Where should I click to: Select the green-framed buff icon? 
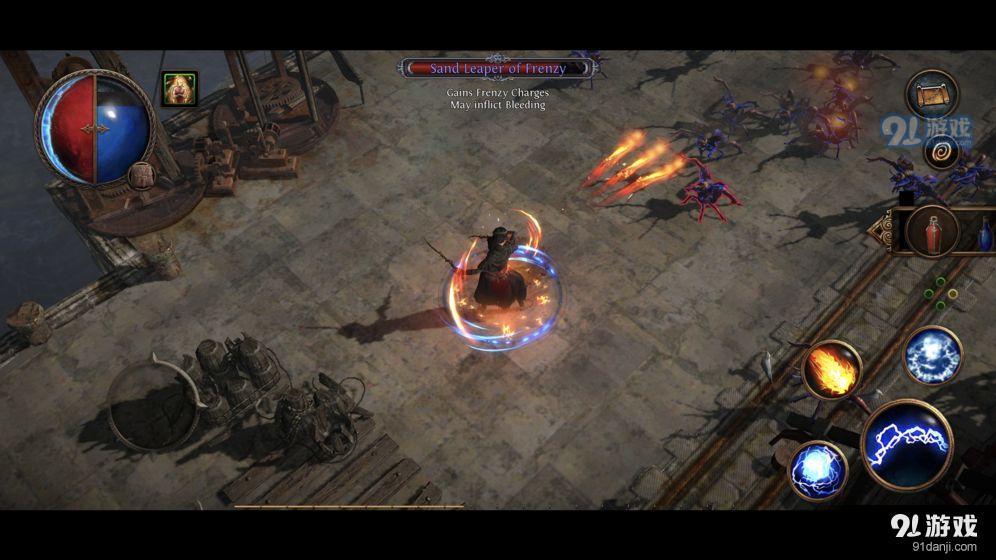(180, 89)
